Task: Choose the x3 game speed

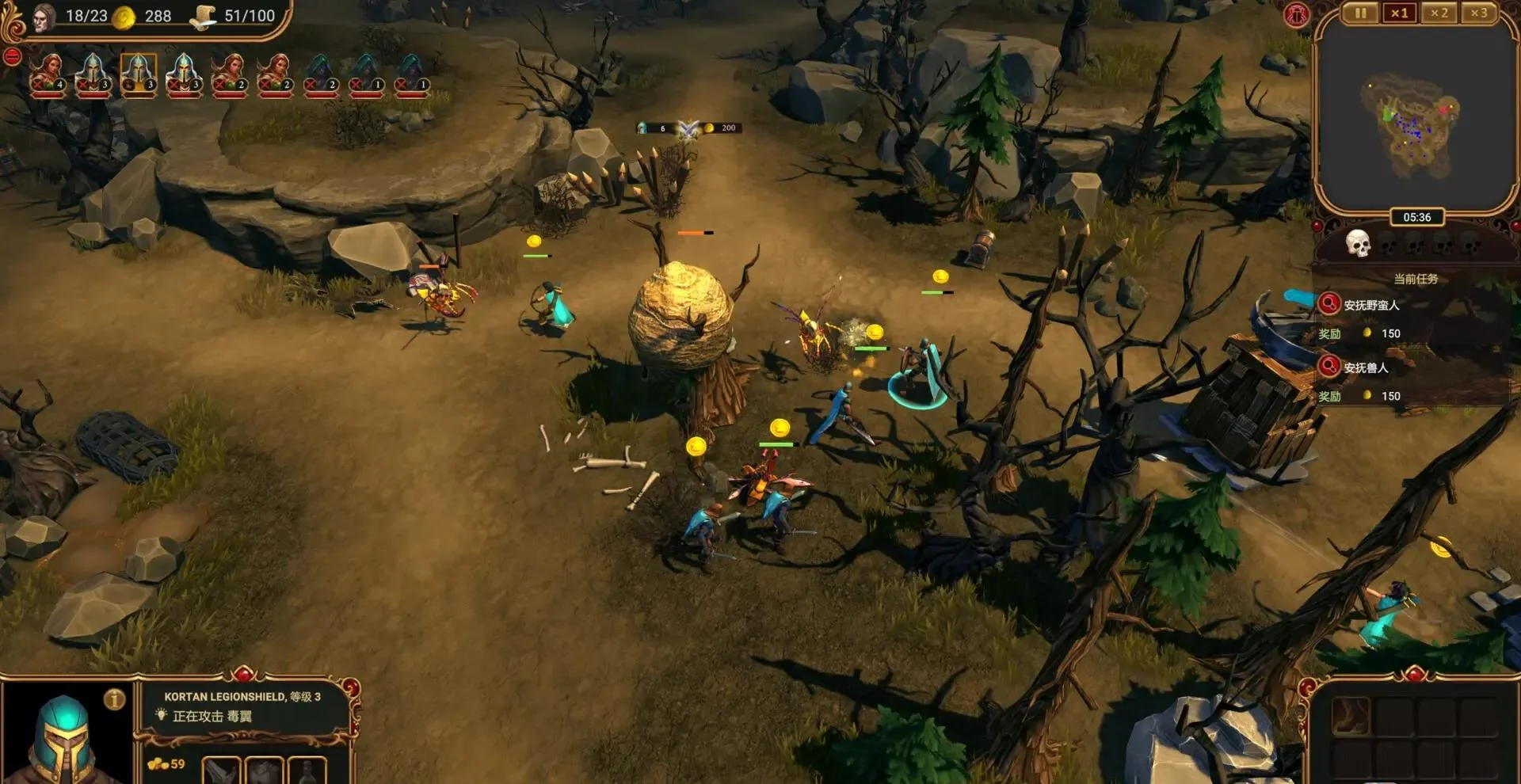Action: [x=1478, y=13]
